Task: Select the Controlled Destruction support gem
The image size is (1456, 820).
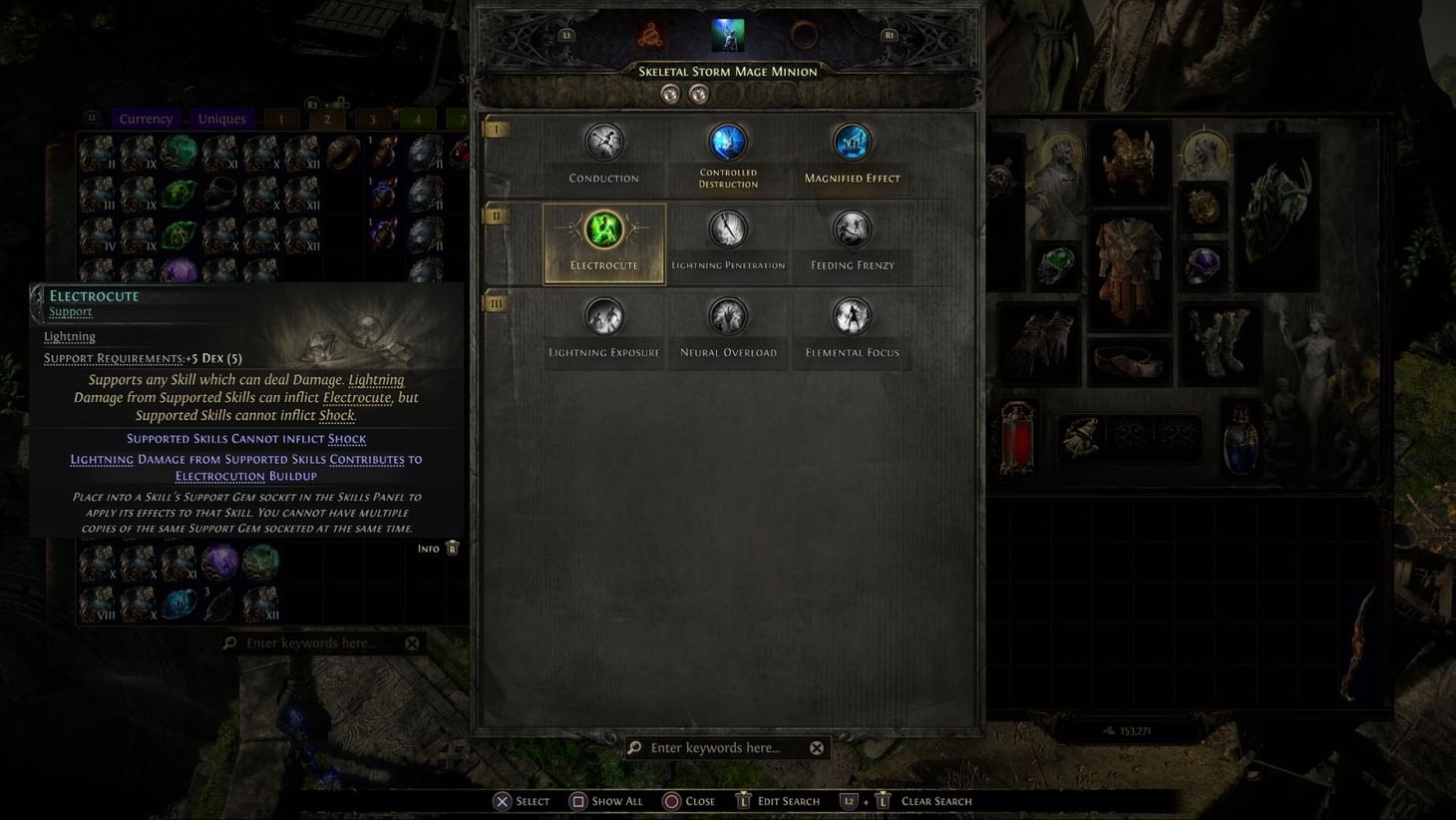Action: click(727, 142)
